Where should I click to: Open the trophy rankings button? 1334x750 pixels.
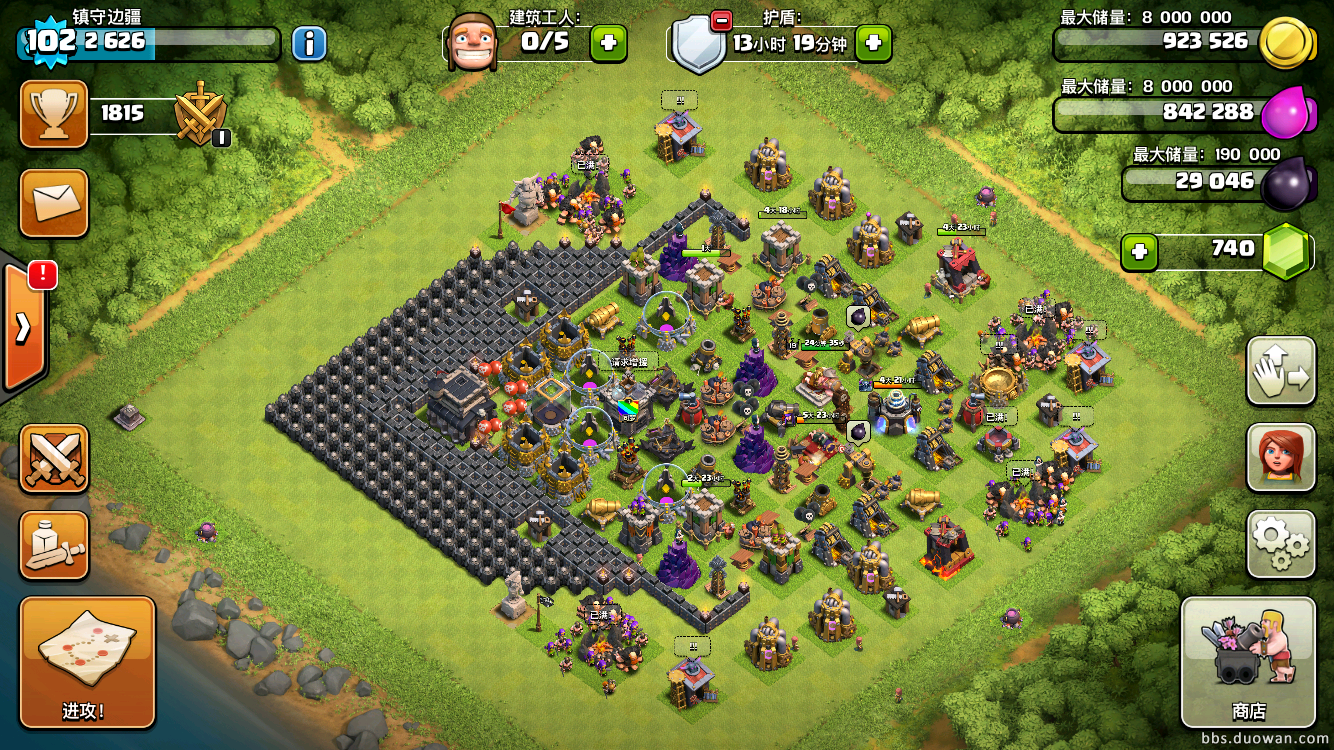click(54, 114)
